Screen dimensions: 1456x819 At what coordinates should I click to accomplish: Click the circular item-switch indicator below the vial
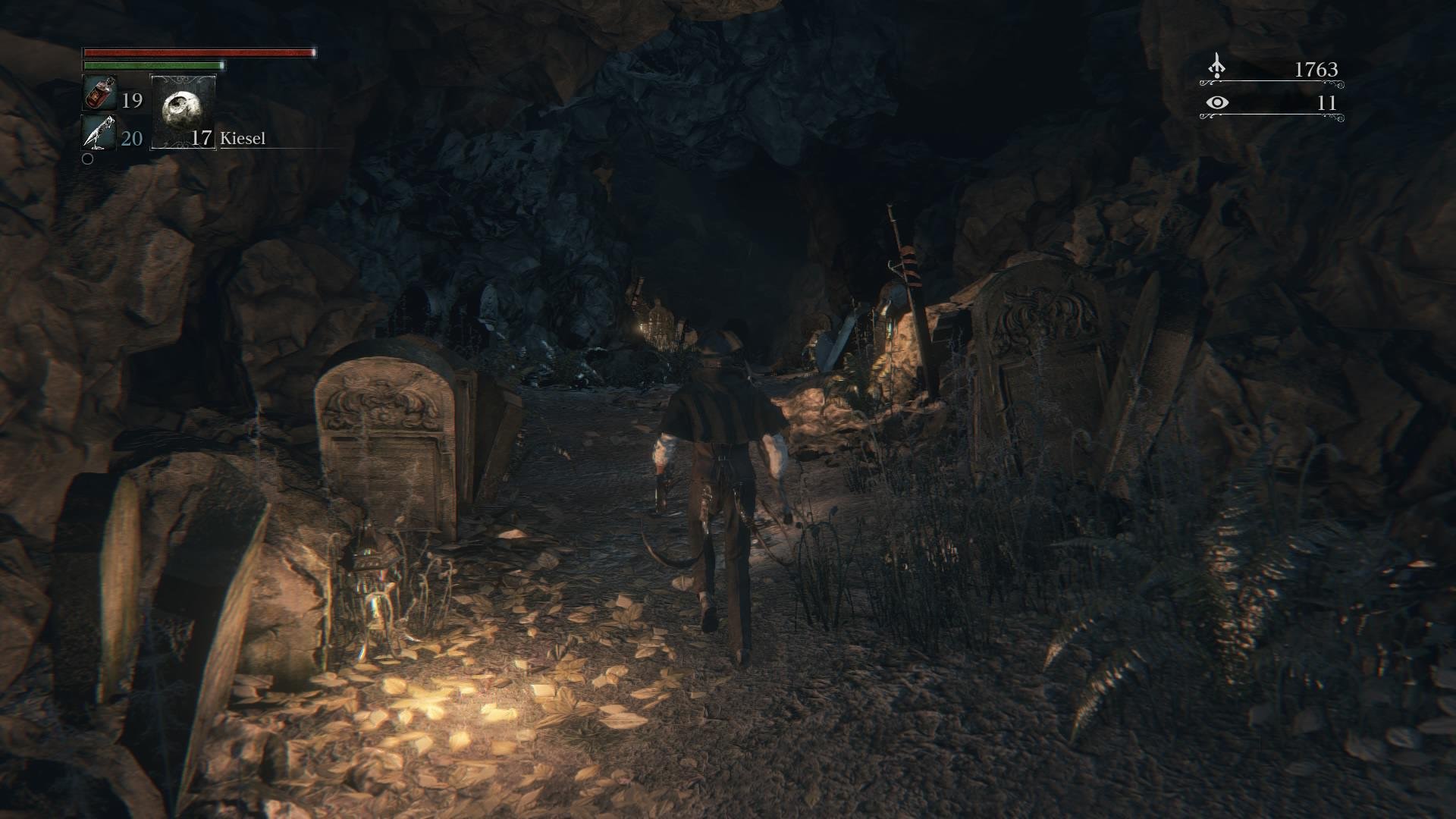pos(89,159)
